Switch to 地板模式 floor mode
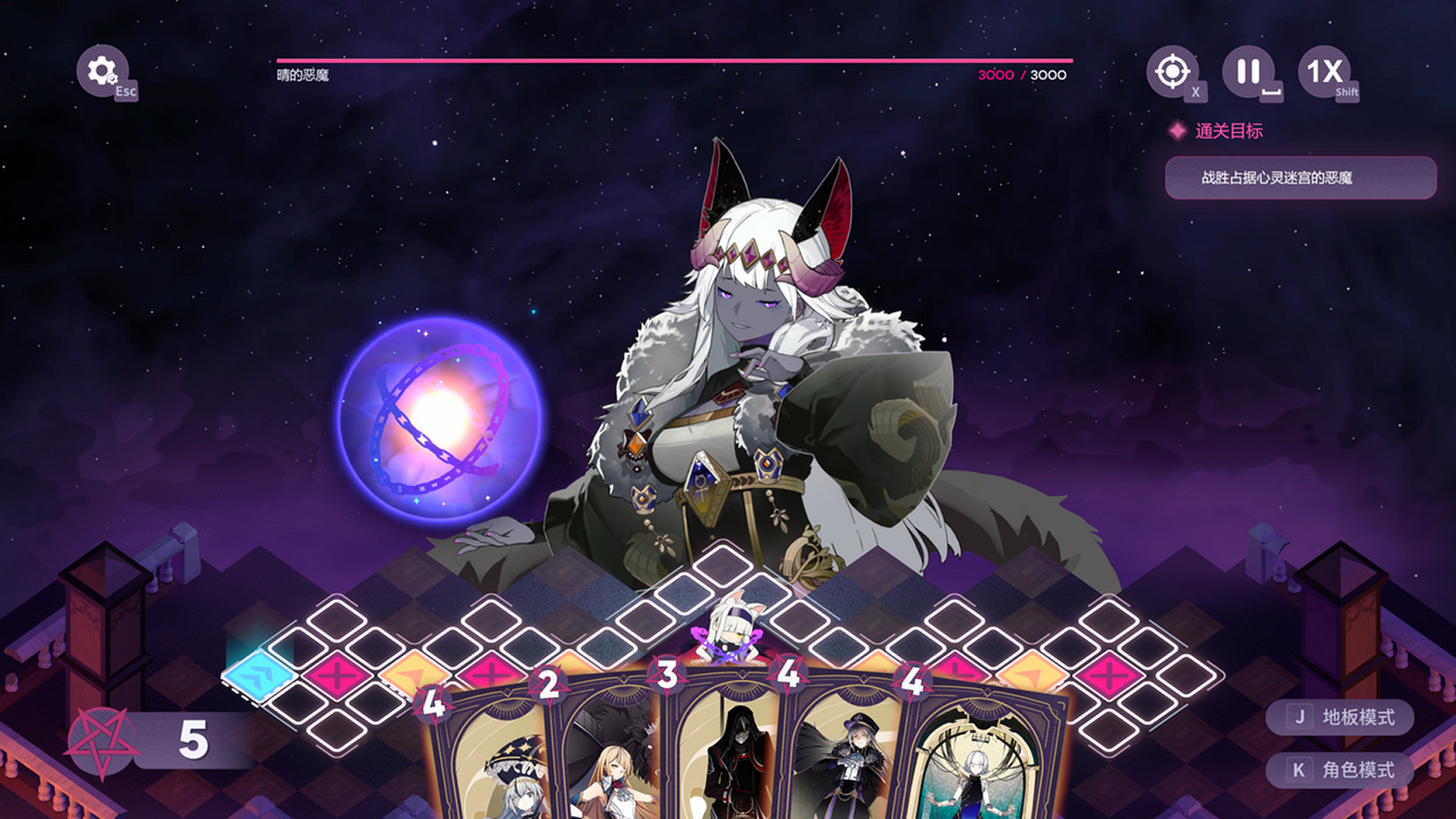The height and width of the screenshot is (819, 1456). click(1340, 718)
